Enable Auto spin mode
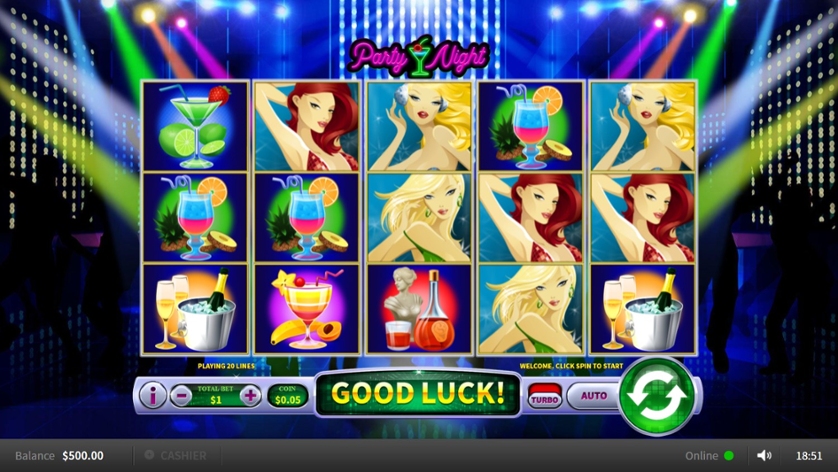The width and height of the screenshot is (838, 472). (593, 396)
